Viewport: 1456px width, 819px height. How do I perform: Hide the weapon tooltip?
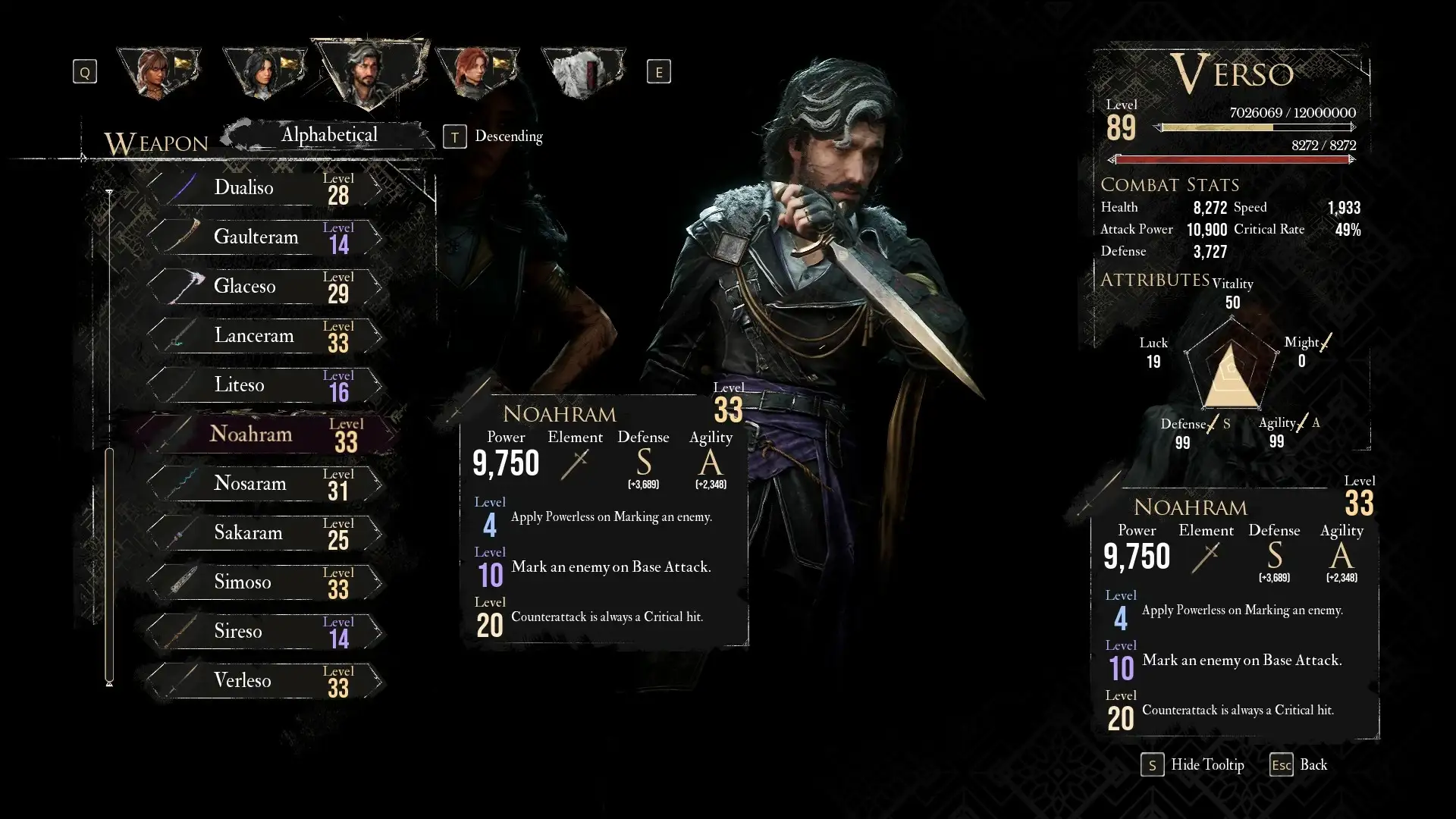pyautogui.click(x=1194, y=765)
